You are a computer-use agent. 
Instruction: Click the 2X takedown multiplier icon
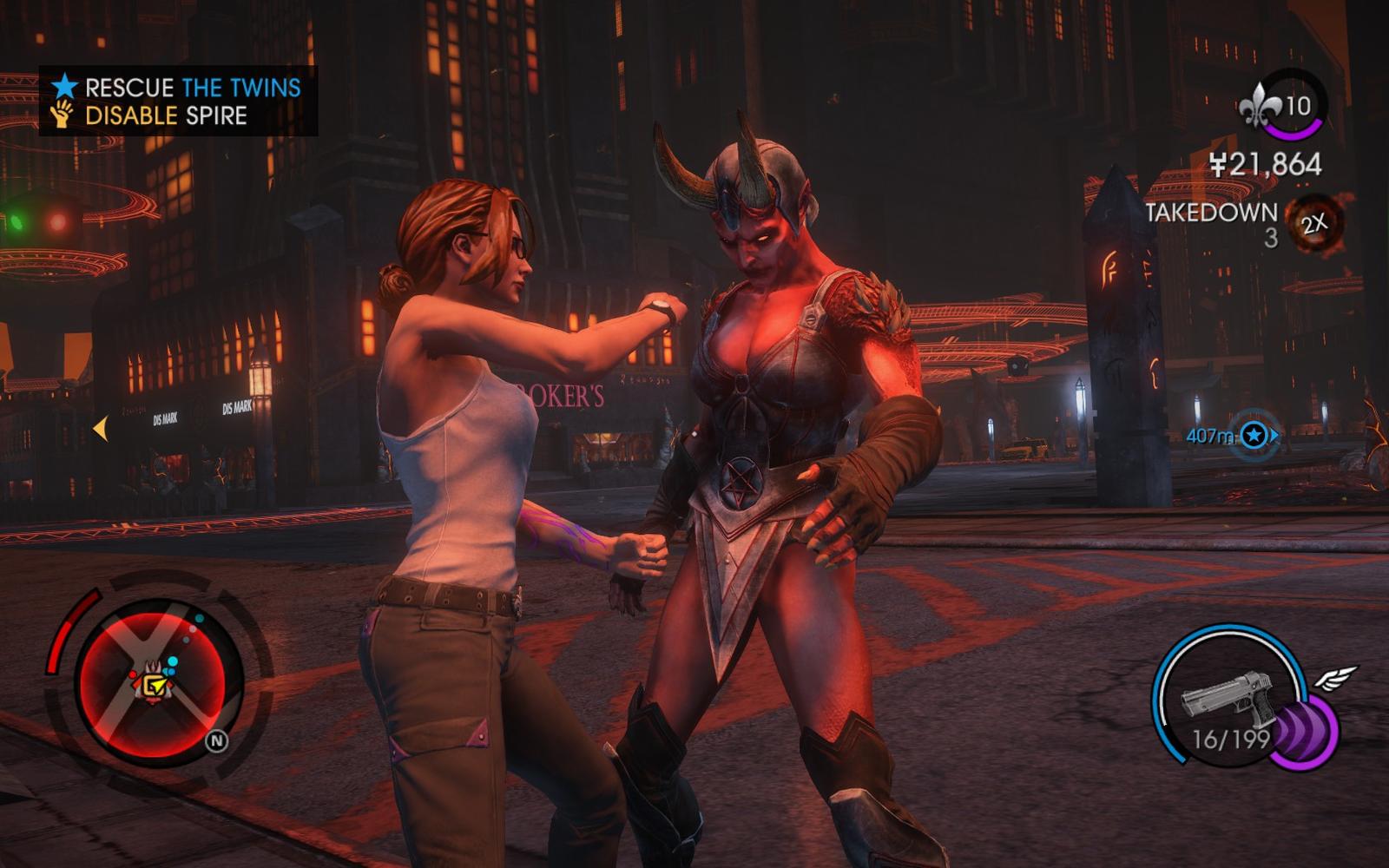(x=1314, y=223)
